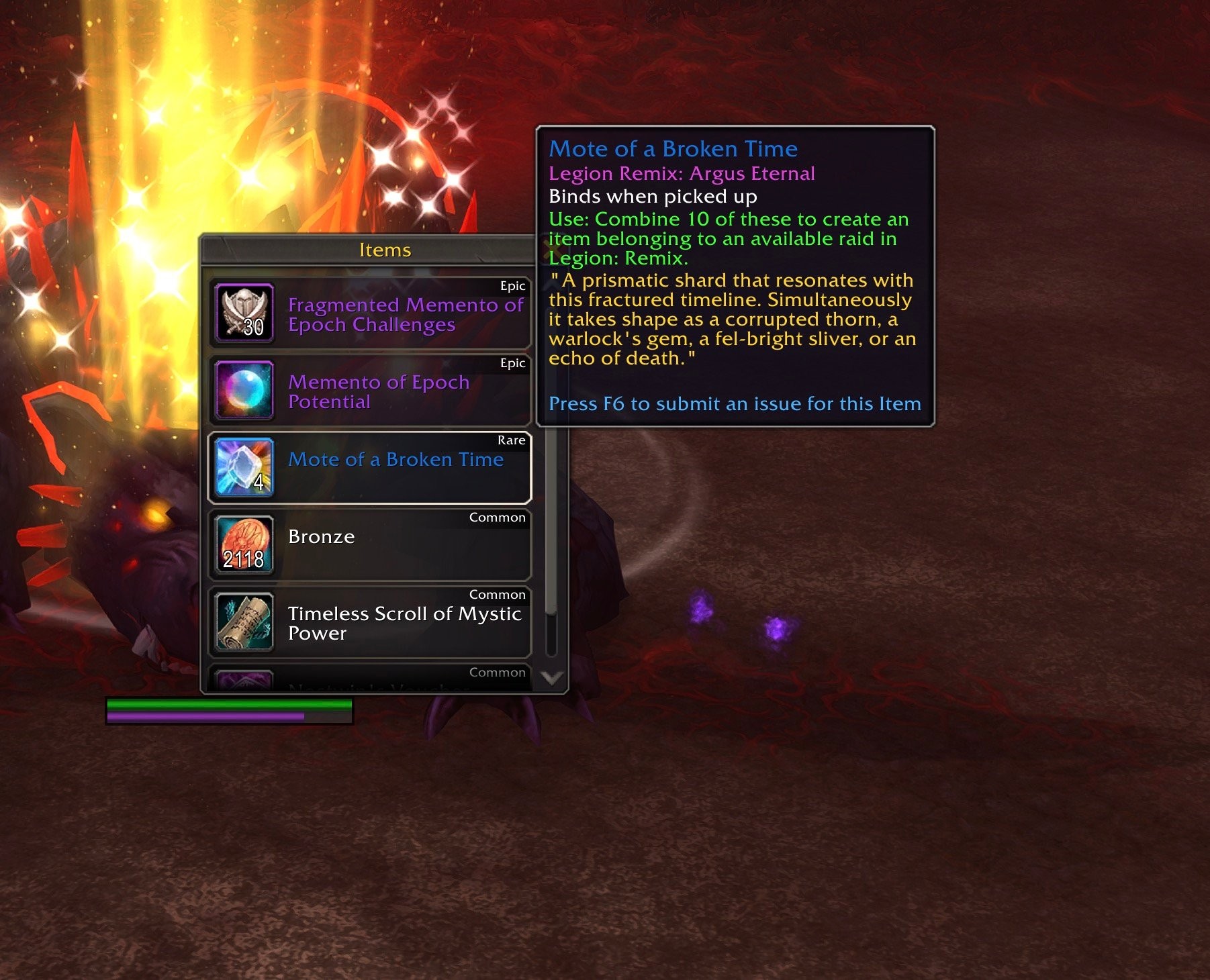Image resolution: width=1210 pixels, height=980 pixels.
Task: Pick up Mote of a Broken Time
Action: pos(369,468)
